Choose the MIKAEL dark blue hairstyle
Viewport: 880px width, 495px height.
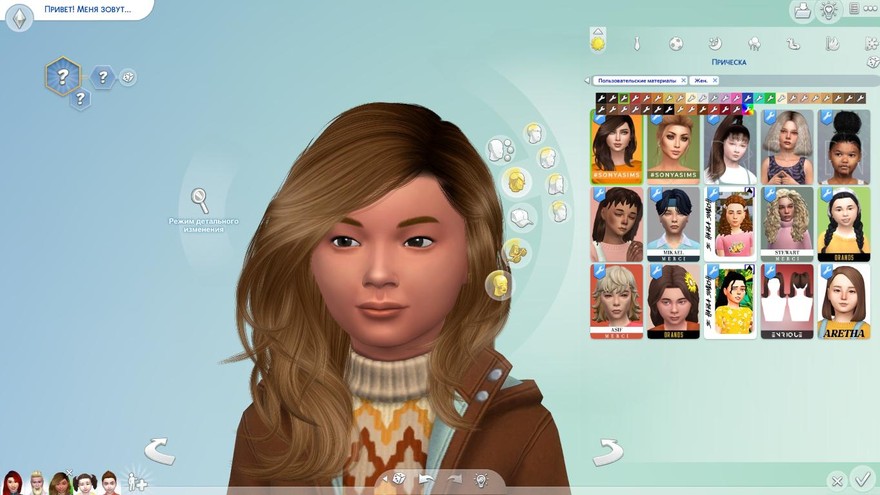(x=672, y=224)
